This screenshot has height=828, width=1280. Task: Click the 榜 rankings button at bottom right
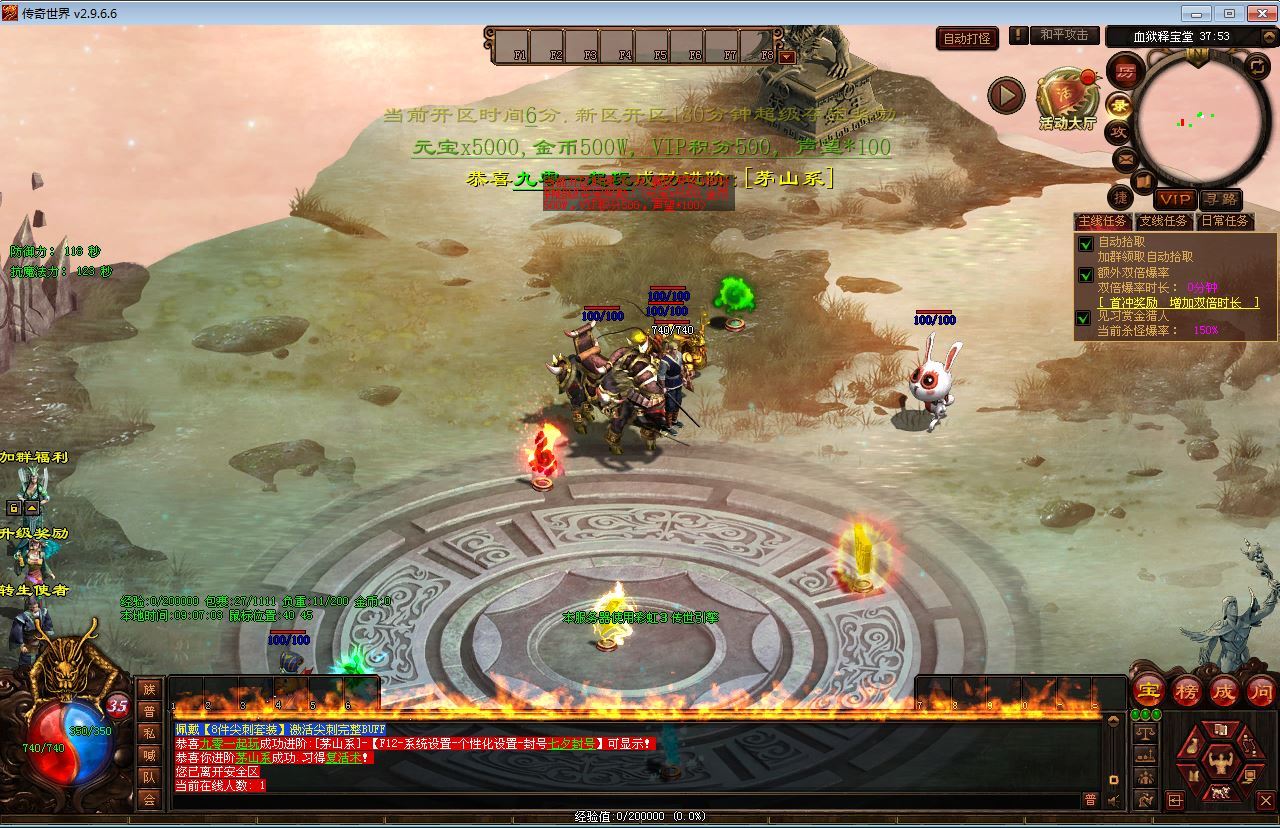(1186, 691)
